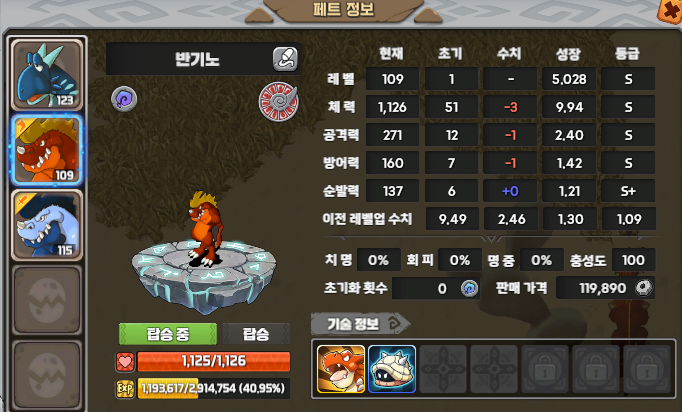Select the blue rhino pet level 115

(x=48, y=224)
